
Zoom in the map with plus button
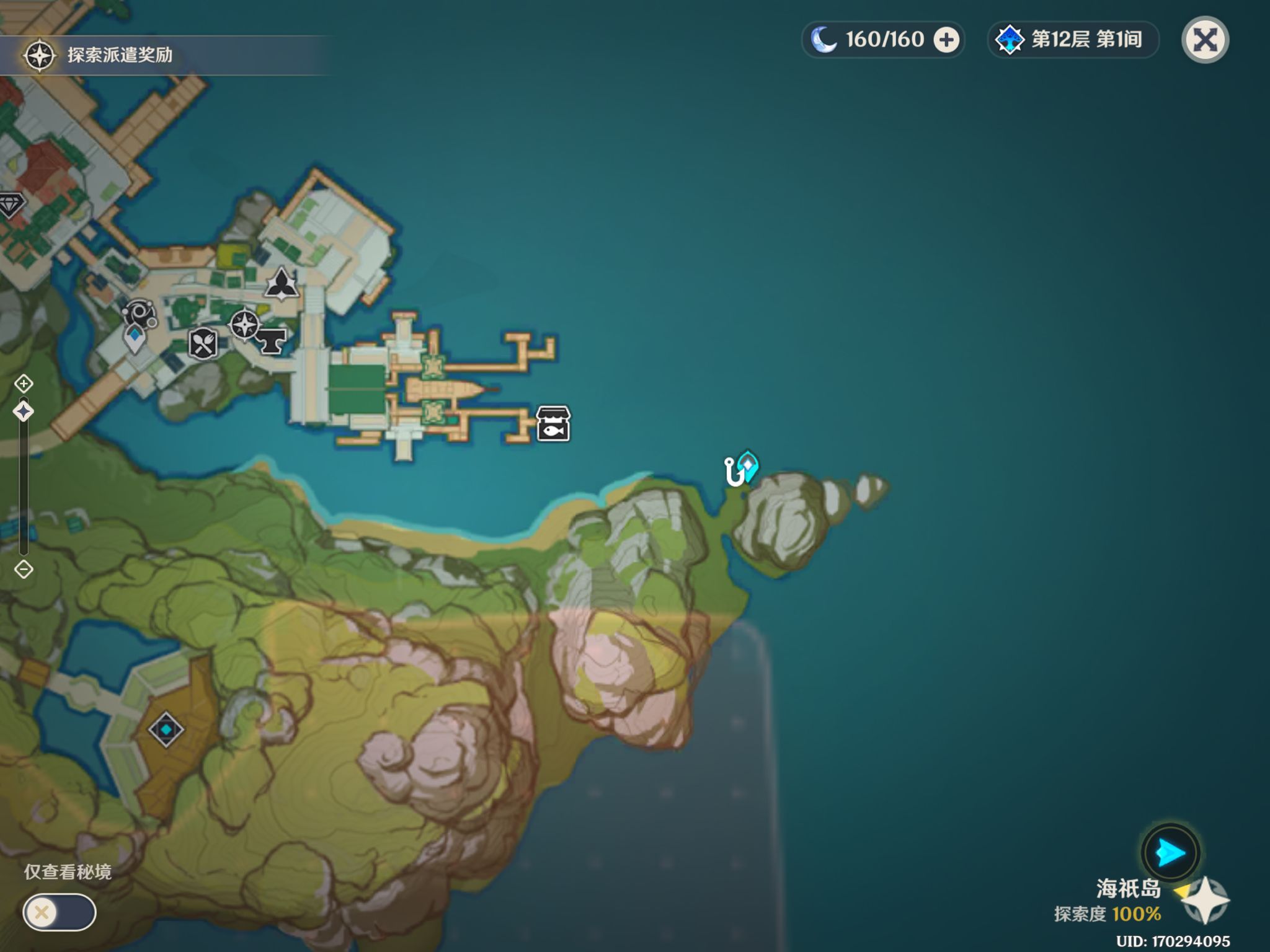(24, 384)
